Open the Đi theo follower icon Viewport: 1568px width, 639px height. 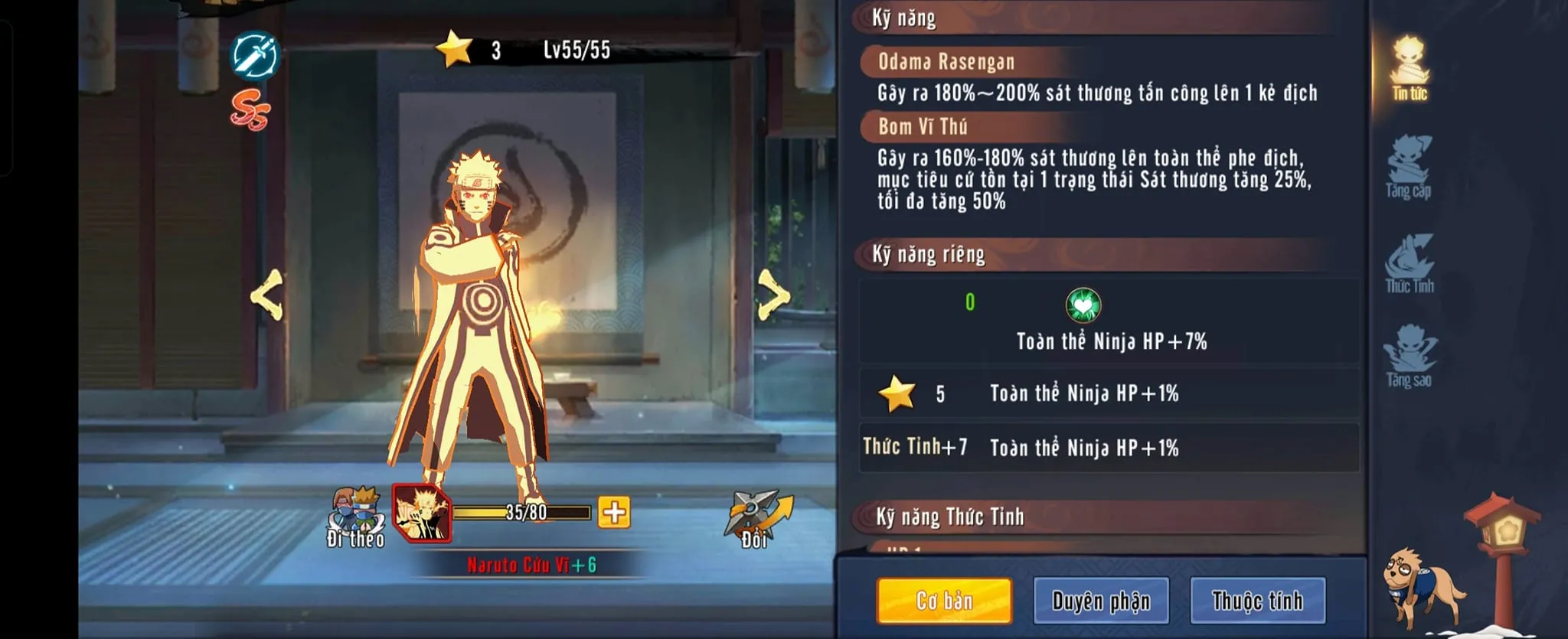[x=357, y=517]
